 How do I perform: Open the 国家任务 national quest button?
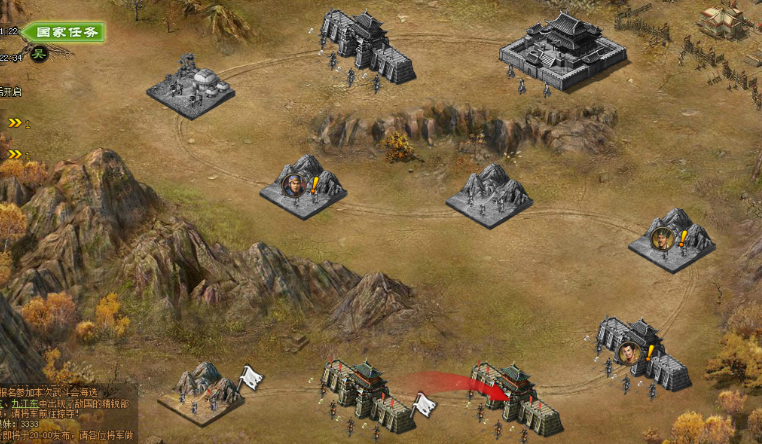click(62, 32)
